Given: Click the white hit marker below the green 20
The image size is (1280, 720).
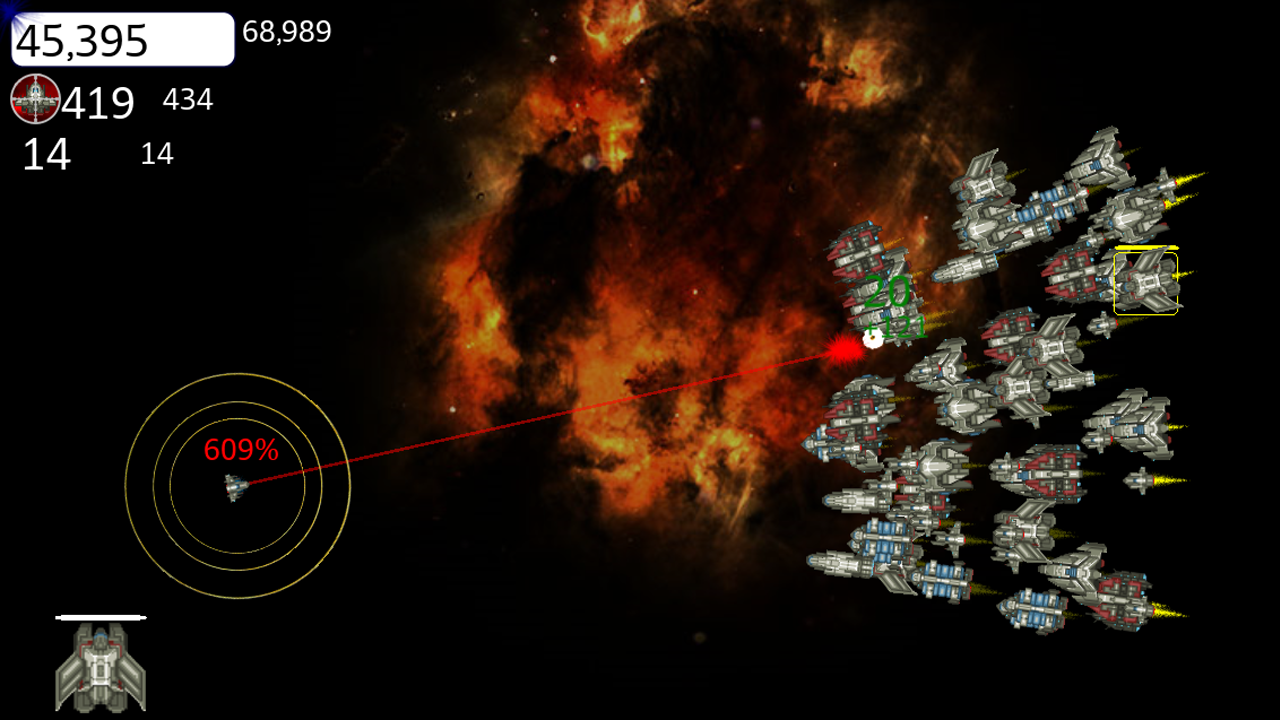Looking at the screenshot, I should click(875, 341).
